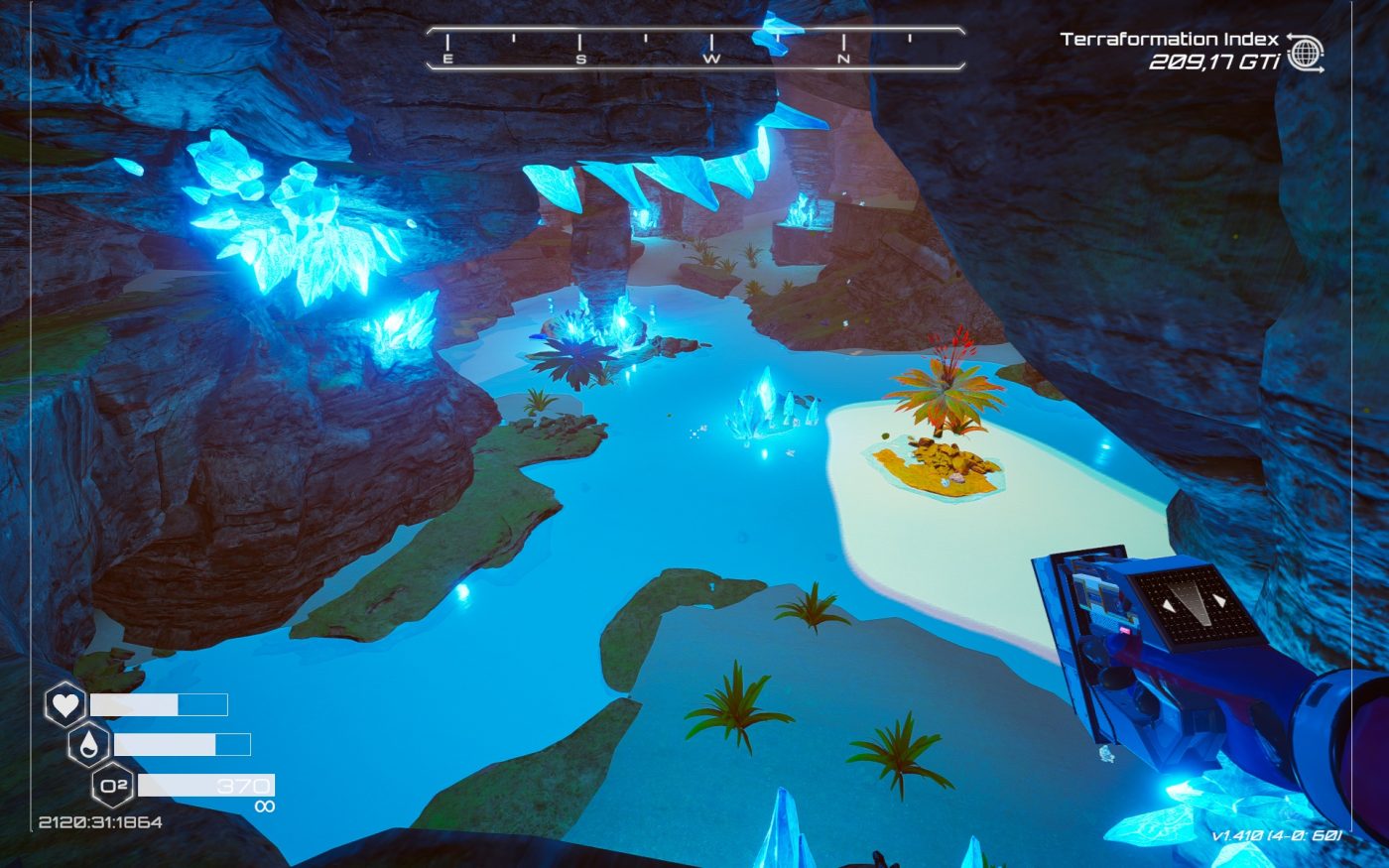Toggle the pink switch on the multitool device

(x=1125, y=631)
